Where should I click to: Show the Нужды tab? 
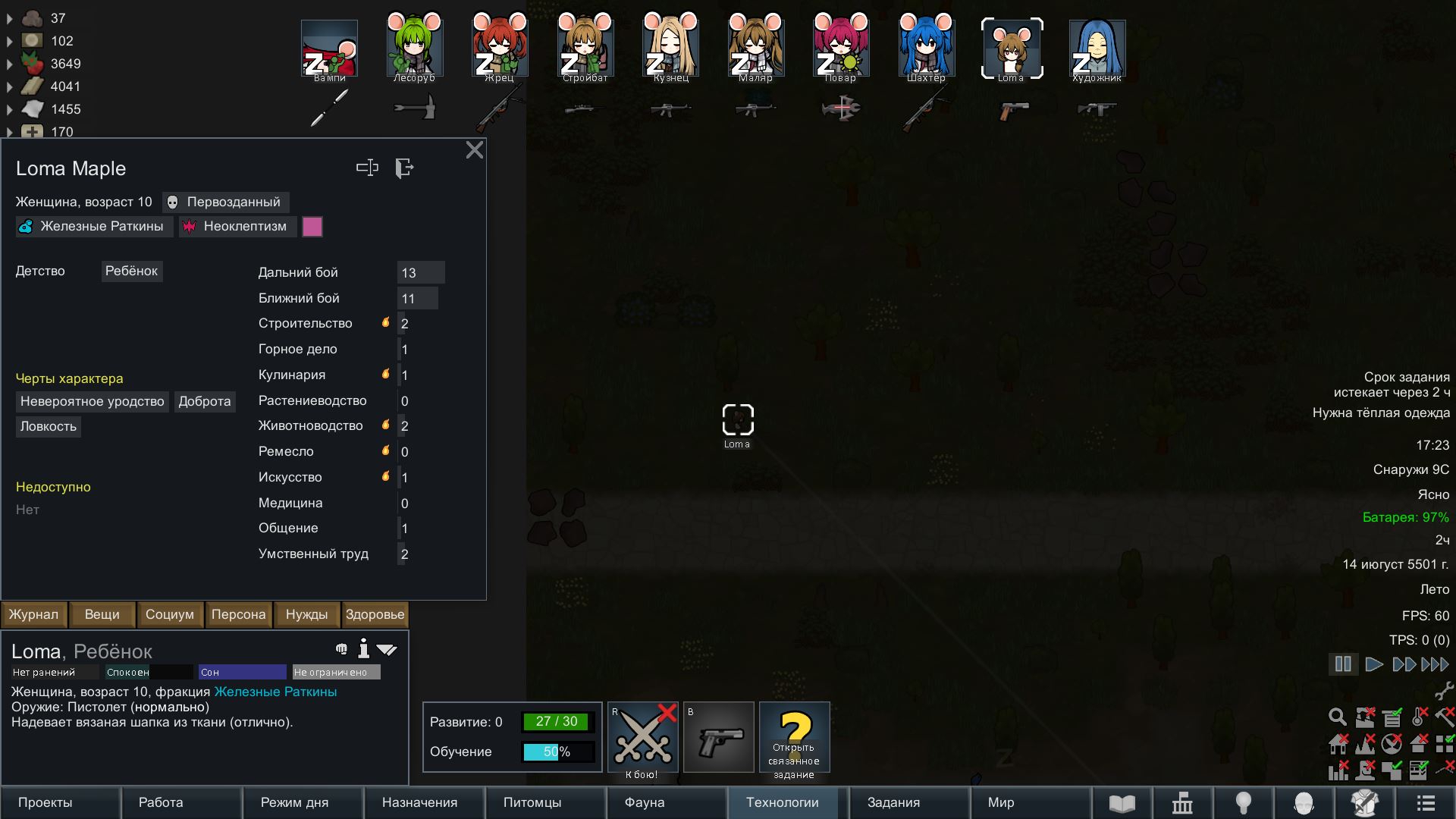coord(306,614)
